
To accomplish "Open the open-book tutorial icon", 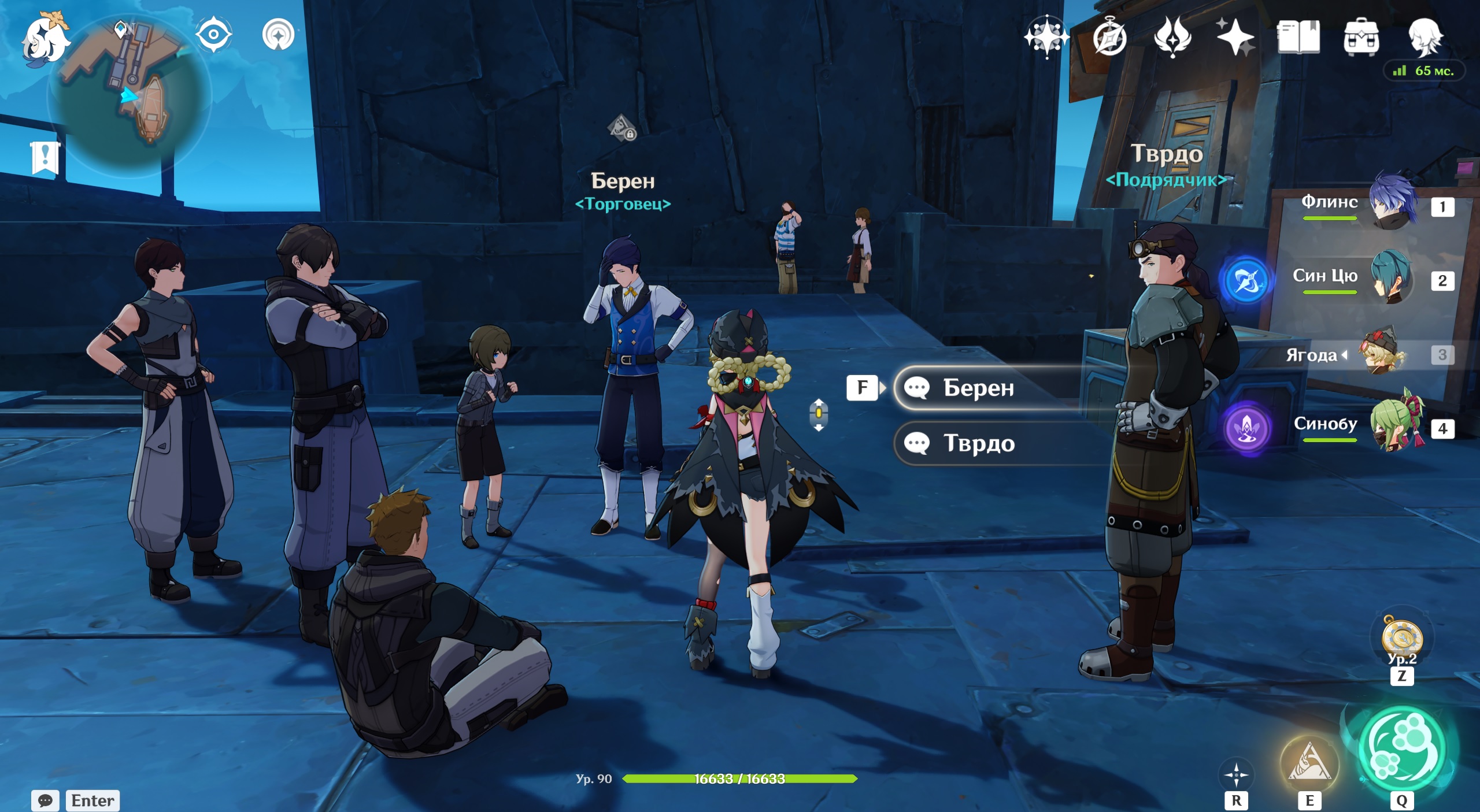I will 1298,38.
